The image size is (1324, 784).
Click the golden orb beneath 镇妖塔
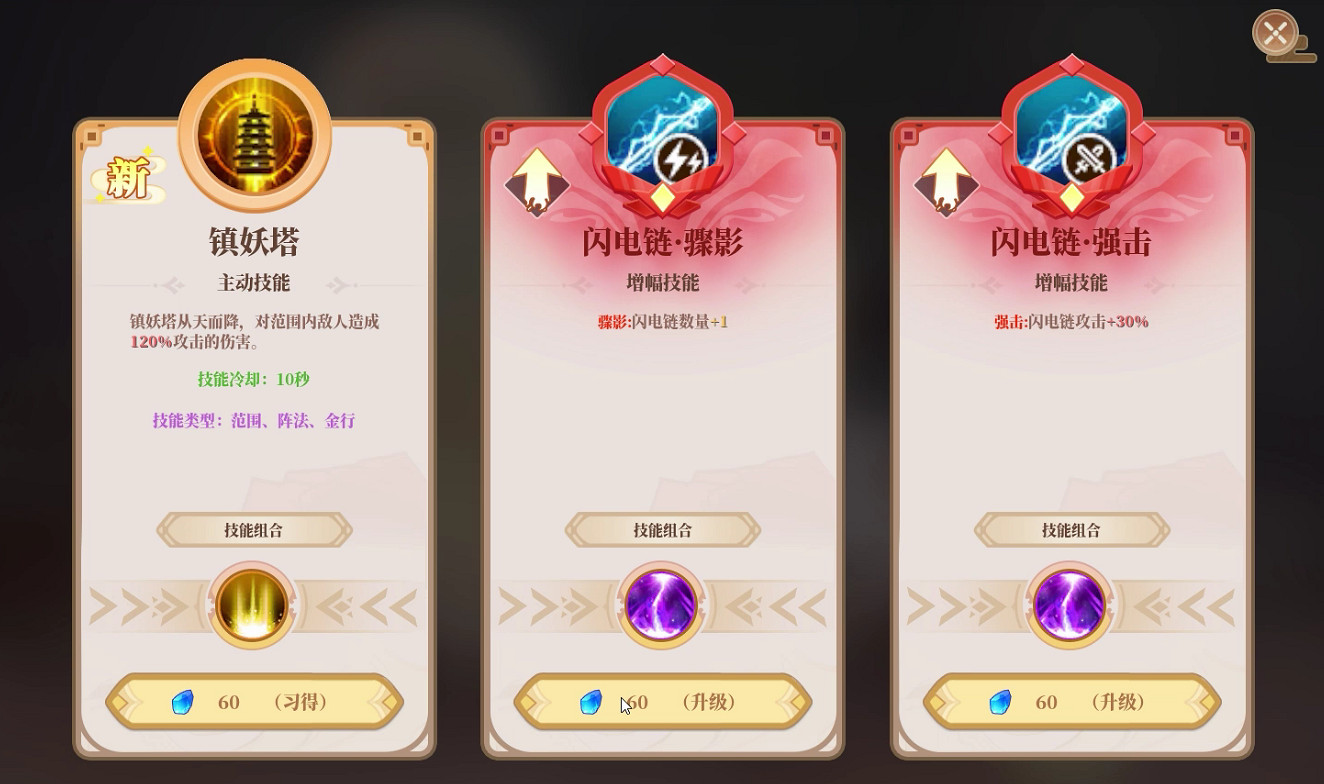pos(252,606)
